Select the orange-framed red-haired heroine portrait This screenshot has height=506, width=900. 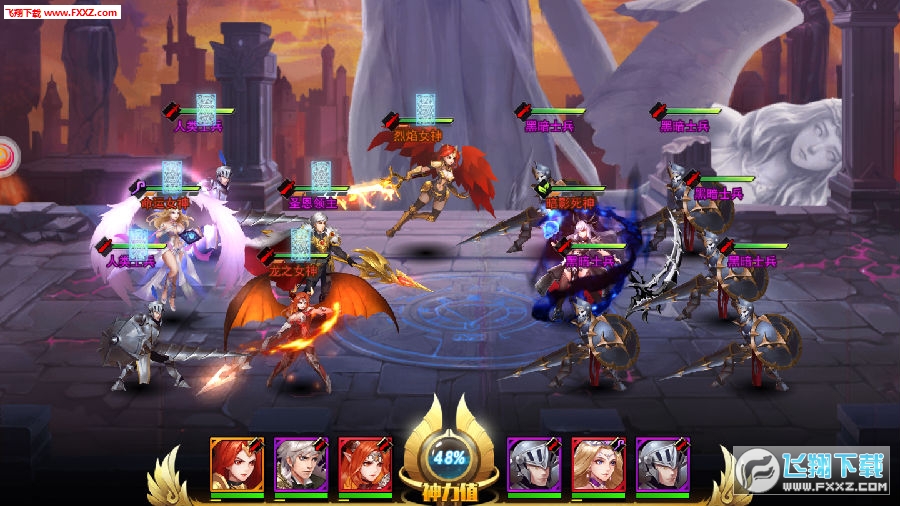(x=237, y=463)
